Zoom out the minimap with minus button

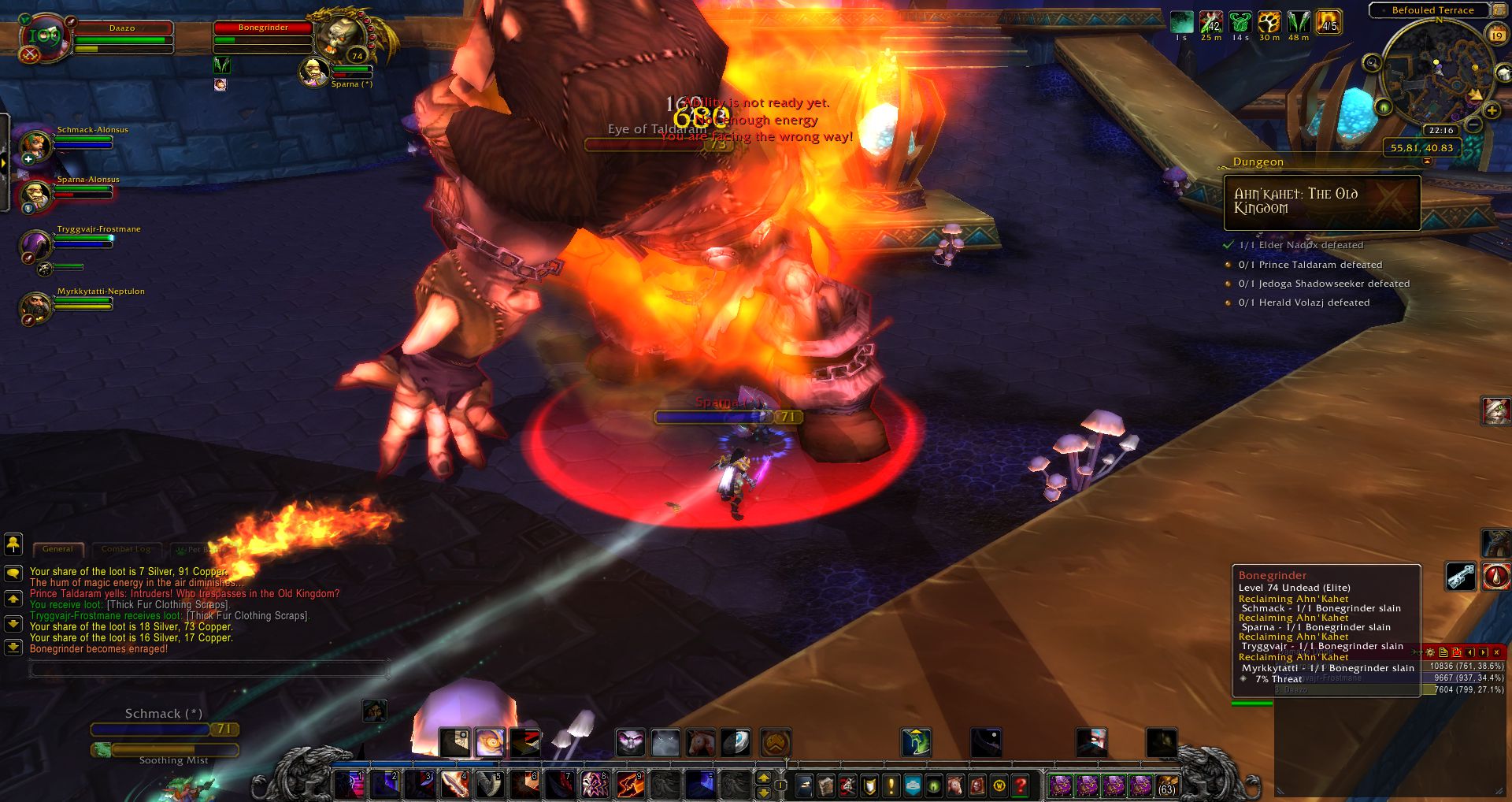click(x=1473, y=124)
